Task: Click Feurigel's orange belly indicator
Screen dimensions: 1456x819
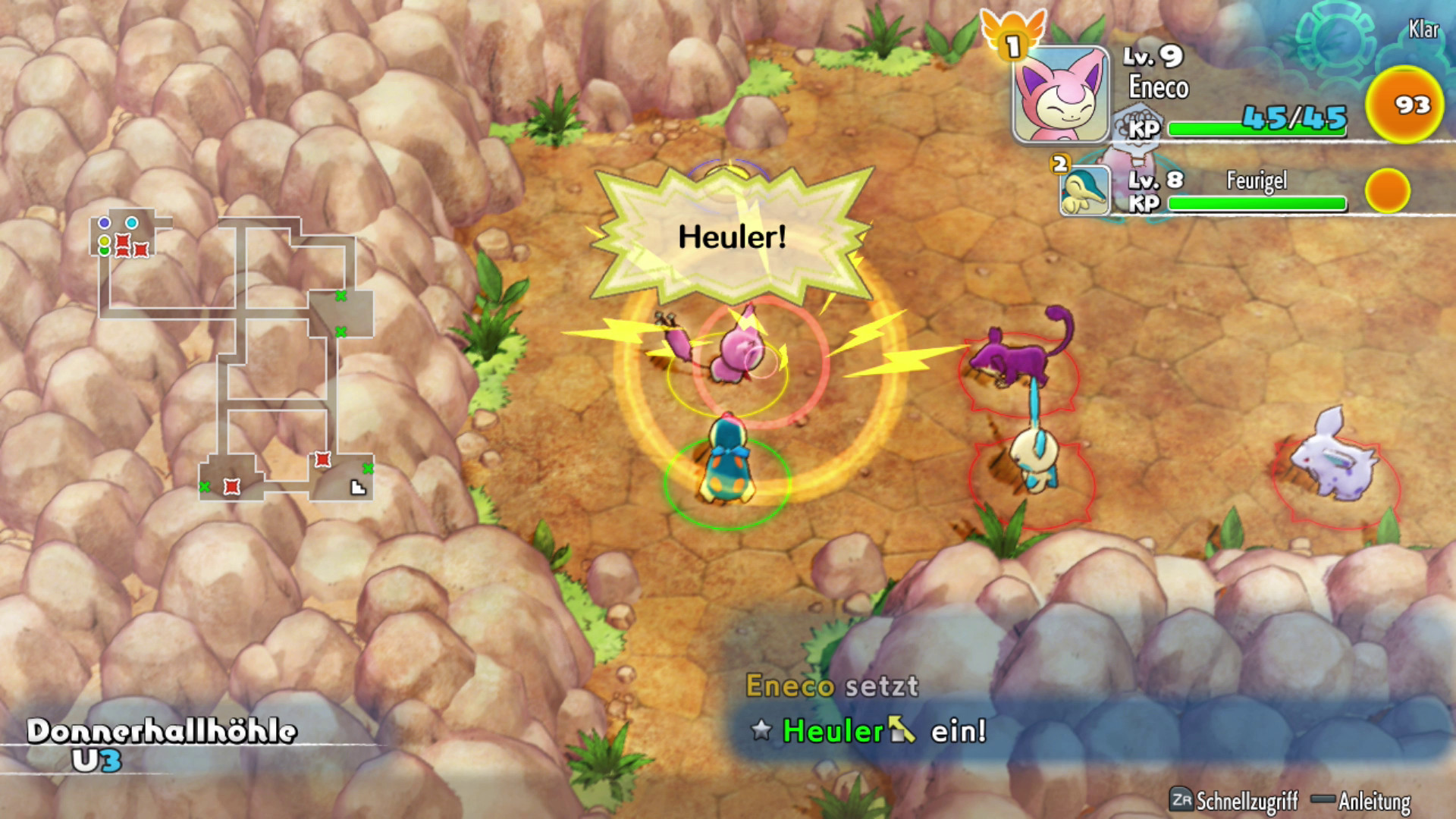Action: click(x=1387, y=190)
